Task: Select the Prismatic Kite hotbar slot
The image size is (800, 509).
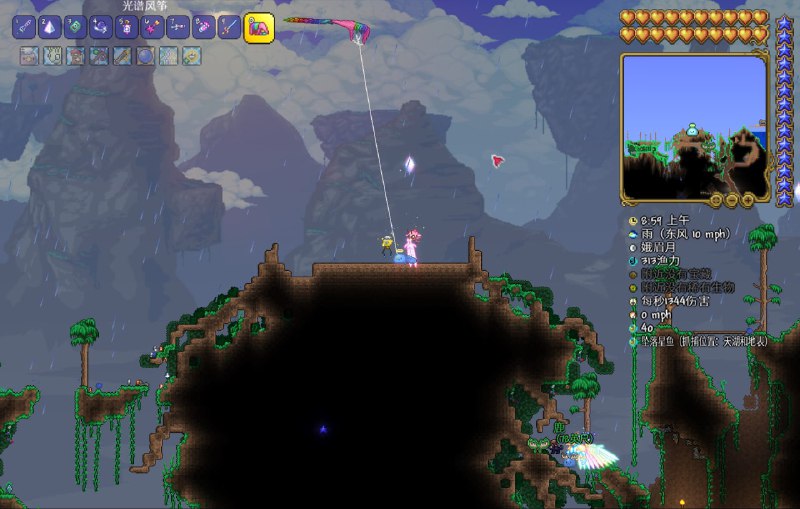Action: 259,27
